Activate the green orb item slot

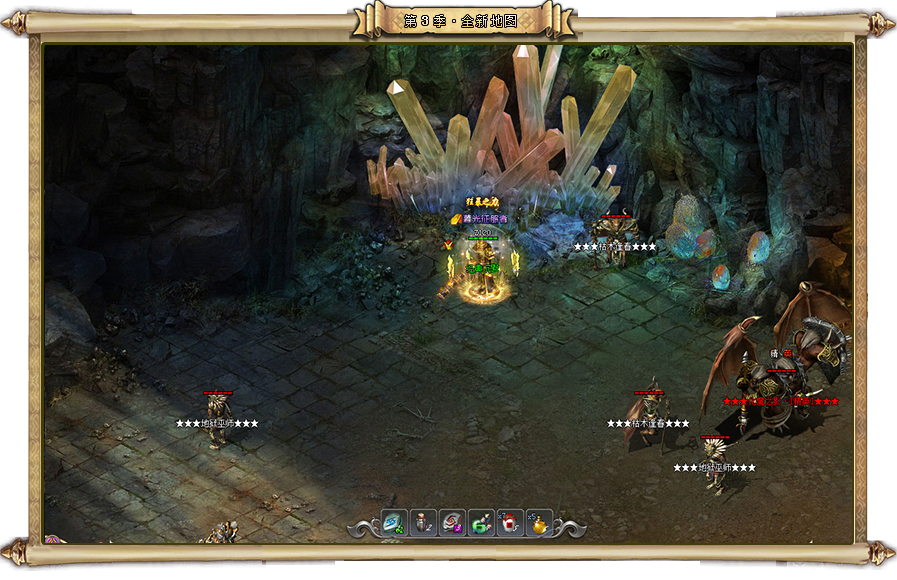481,522
